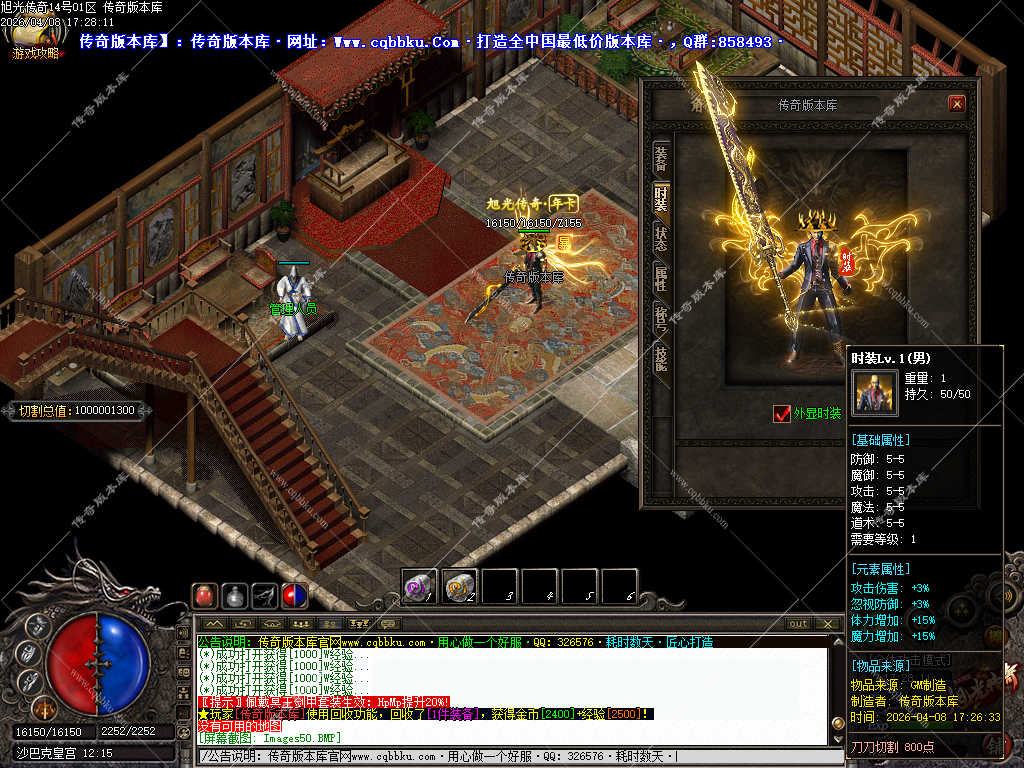Open the 技能 skills tab
This screenshot has height=768, width=1024.
[660, 360]
